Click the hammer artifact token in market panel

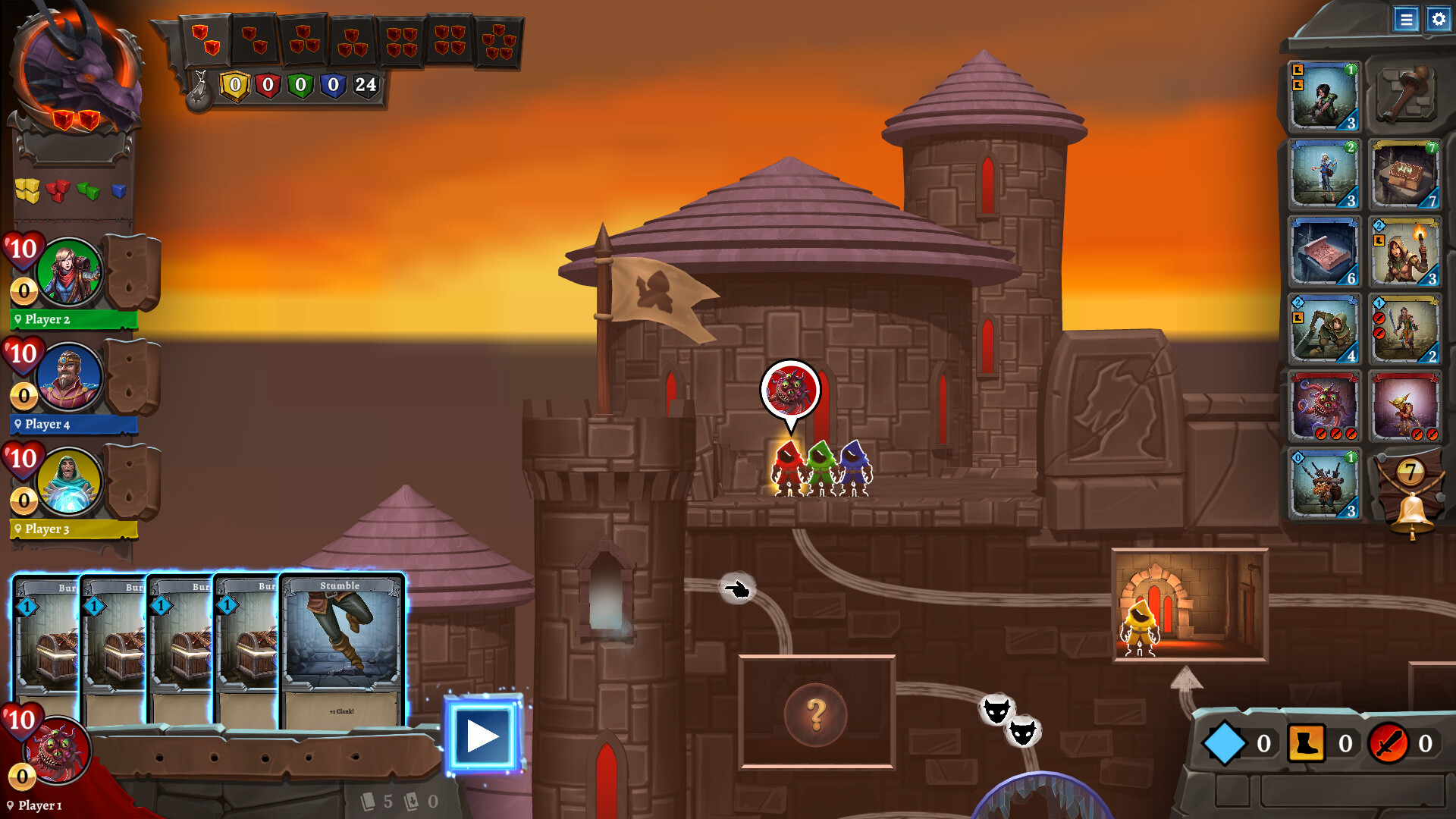pos(1405,95)
